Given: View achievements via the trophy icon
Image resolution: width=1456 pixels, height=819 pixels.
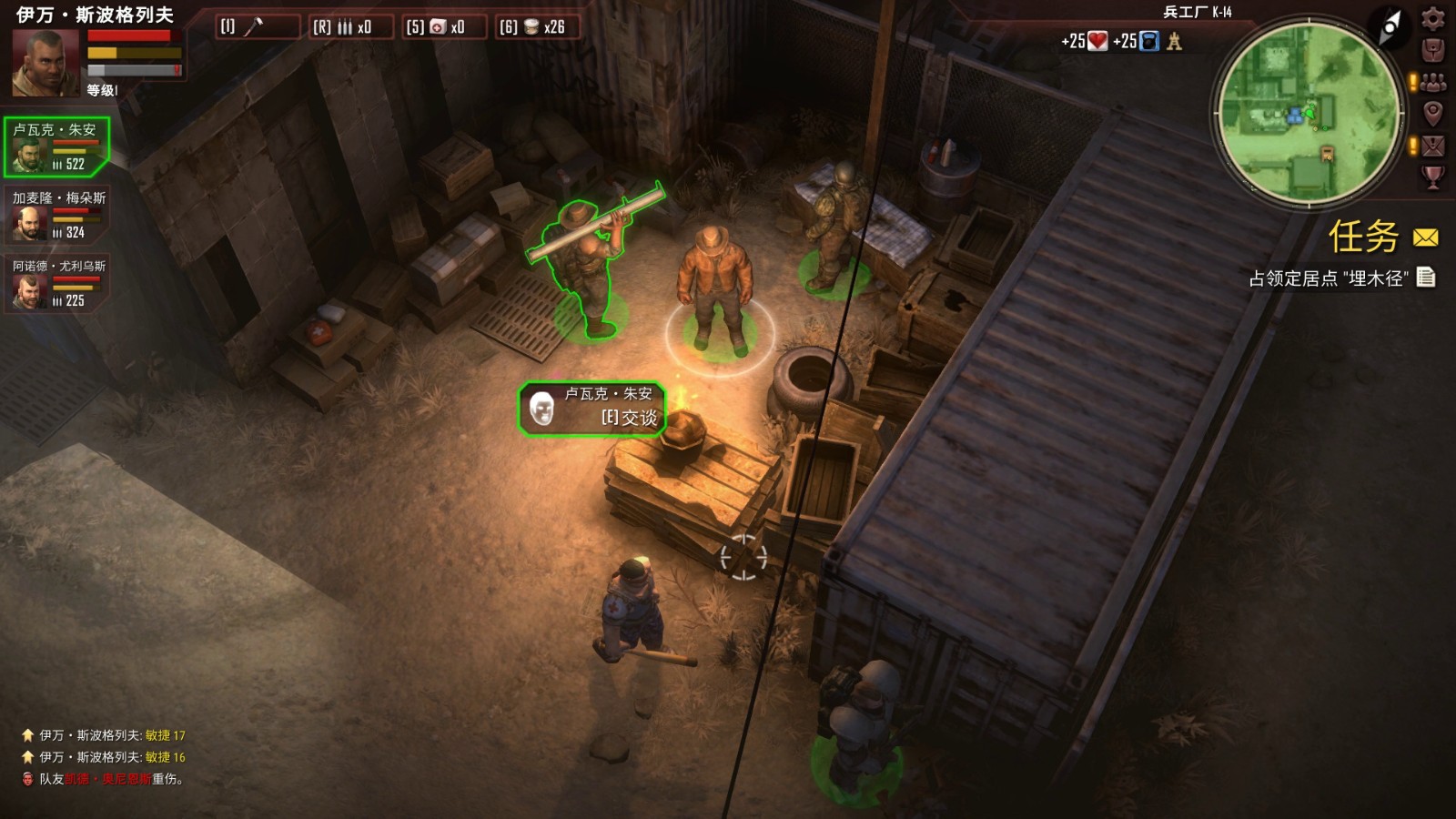Looking at the screenshot, I should pos(1431,176).
